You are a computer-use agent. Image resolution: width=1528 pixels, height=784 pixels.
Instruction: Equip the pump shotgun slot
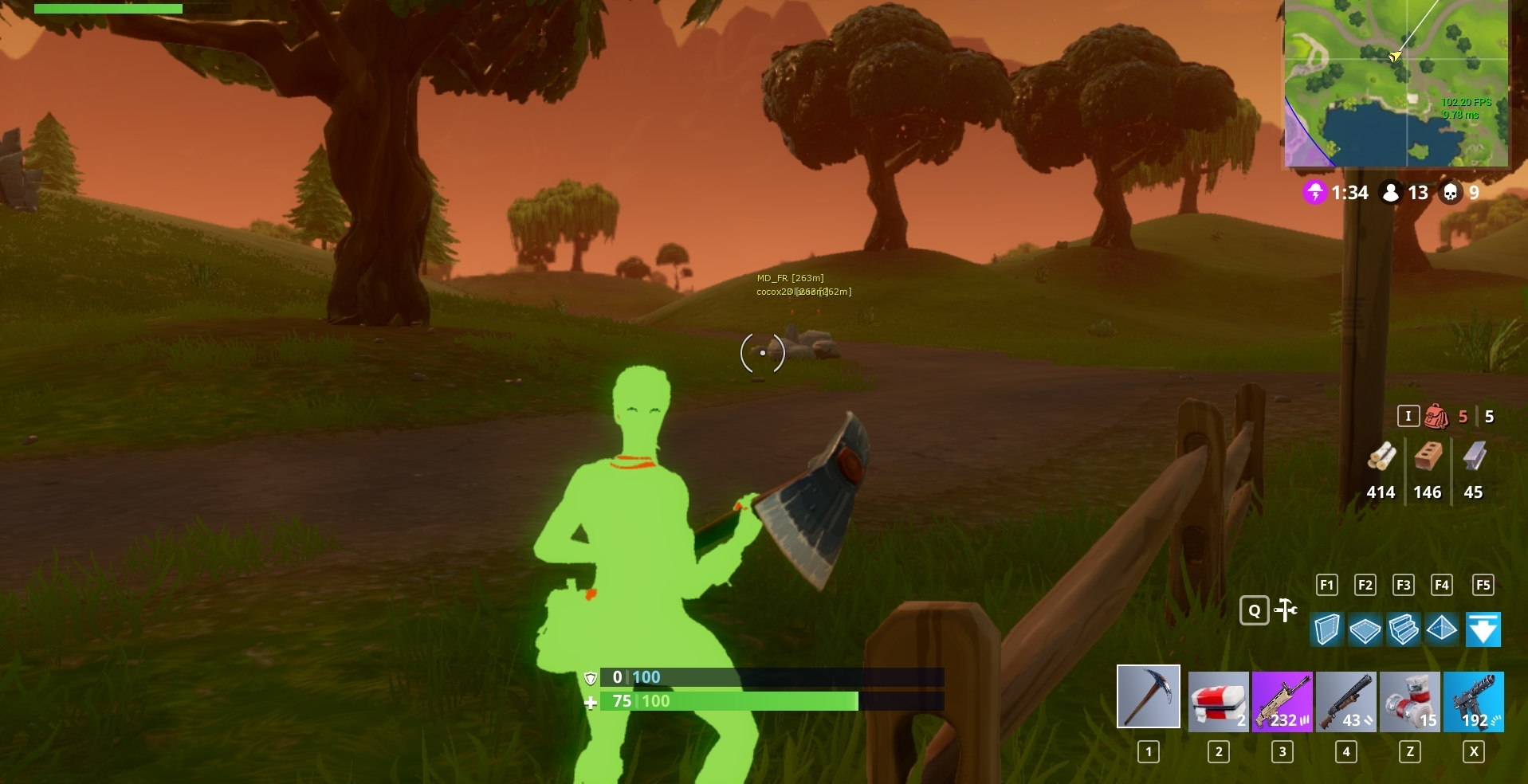tap(1346, 701)
